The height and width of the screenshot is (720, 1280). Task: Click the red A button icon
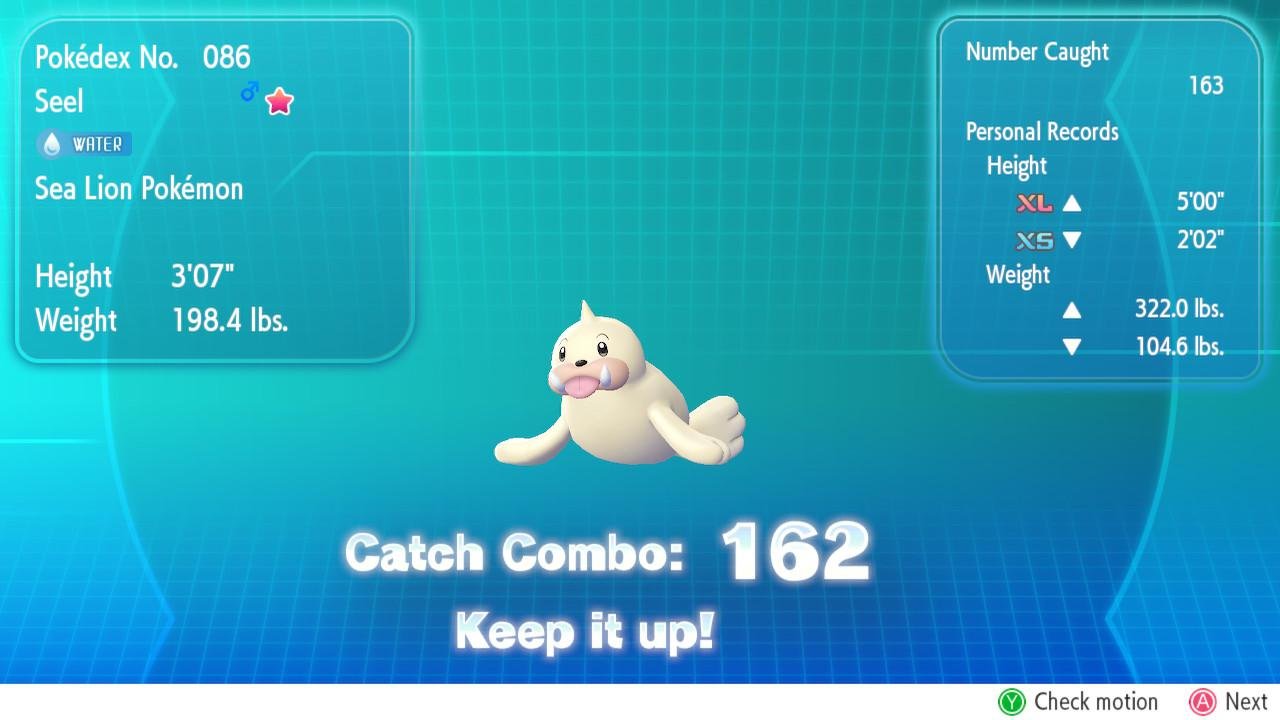click(x=1202, y=702)
